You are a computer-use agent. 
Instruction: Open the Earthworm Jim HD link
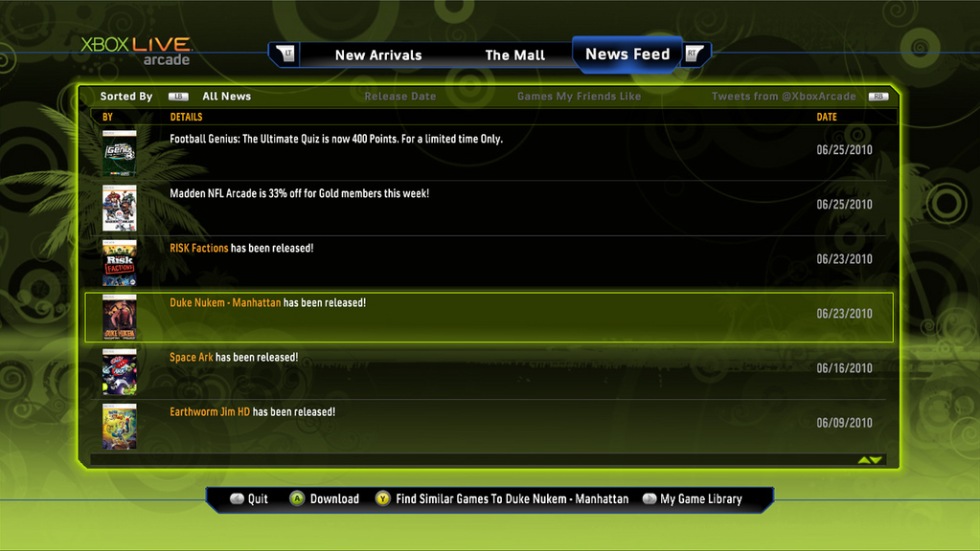click(210, 411)
